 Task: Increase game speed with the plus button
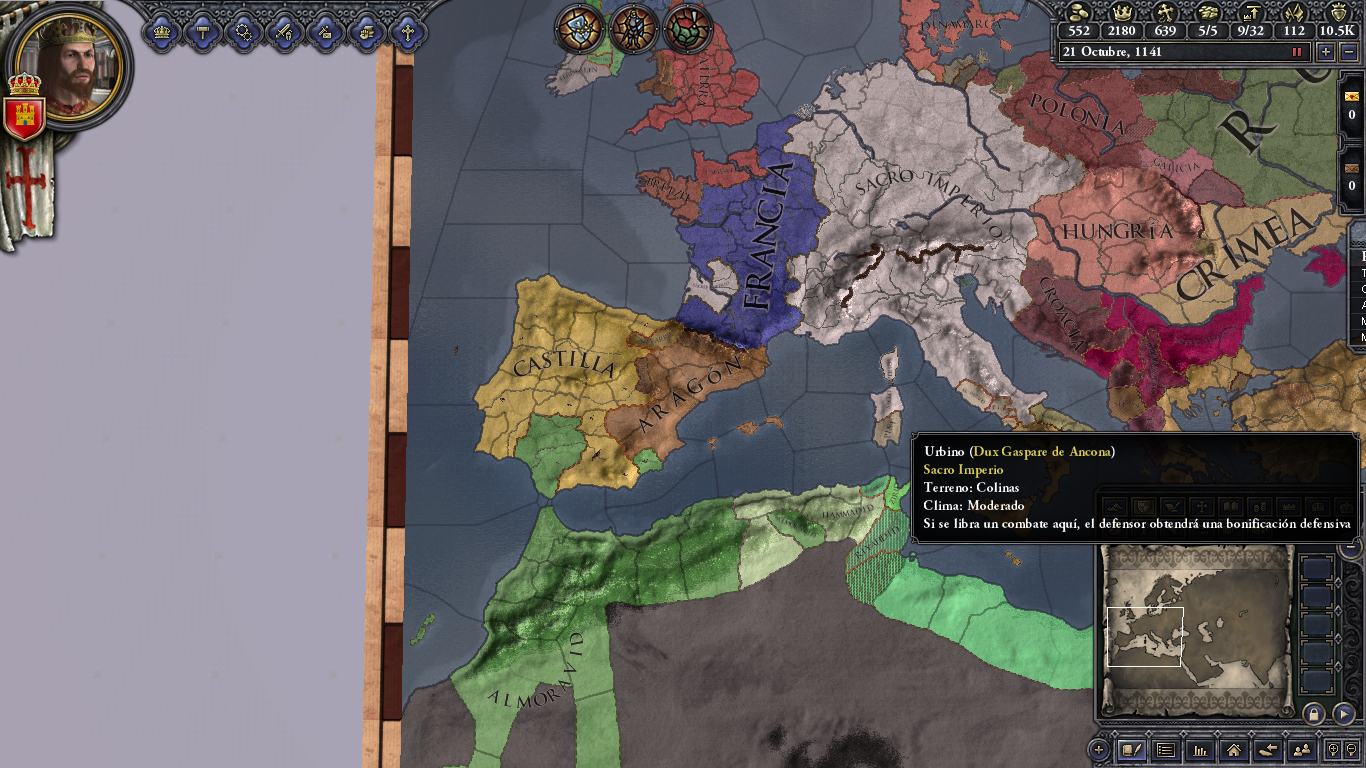tap(1324, 52)
